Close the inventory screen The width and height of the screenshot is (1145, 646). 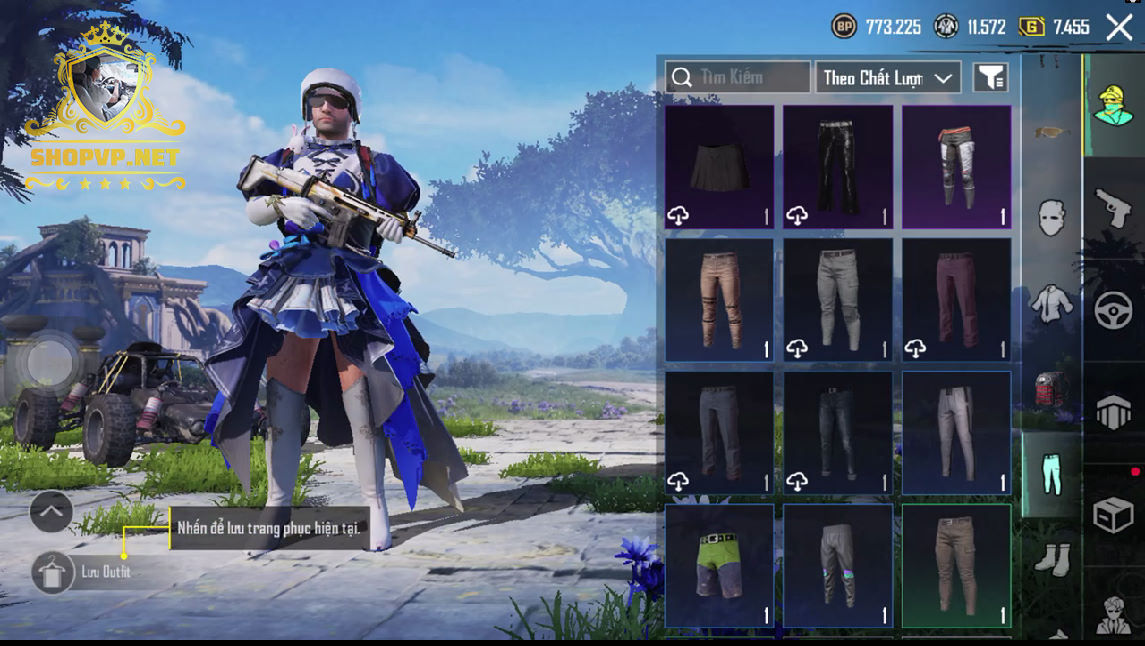pos(1119,27)
